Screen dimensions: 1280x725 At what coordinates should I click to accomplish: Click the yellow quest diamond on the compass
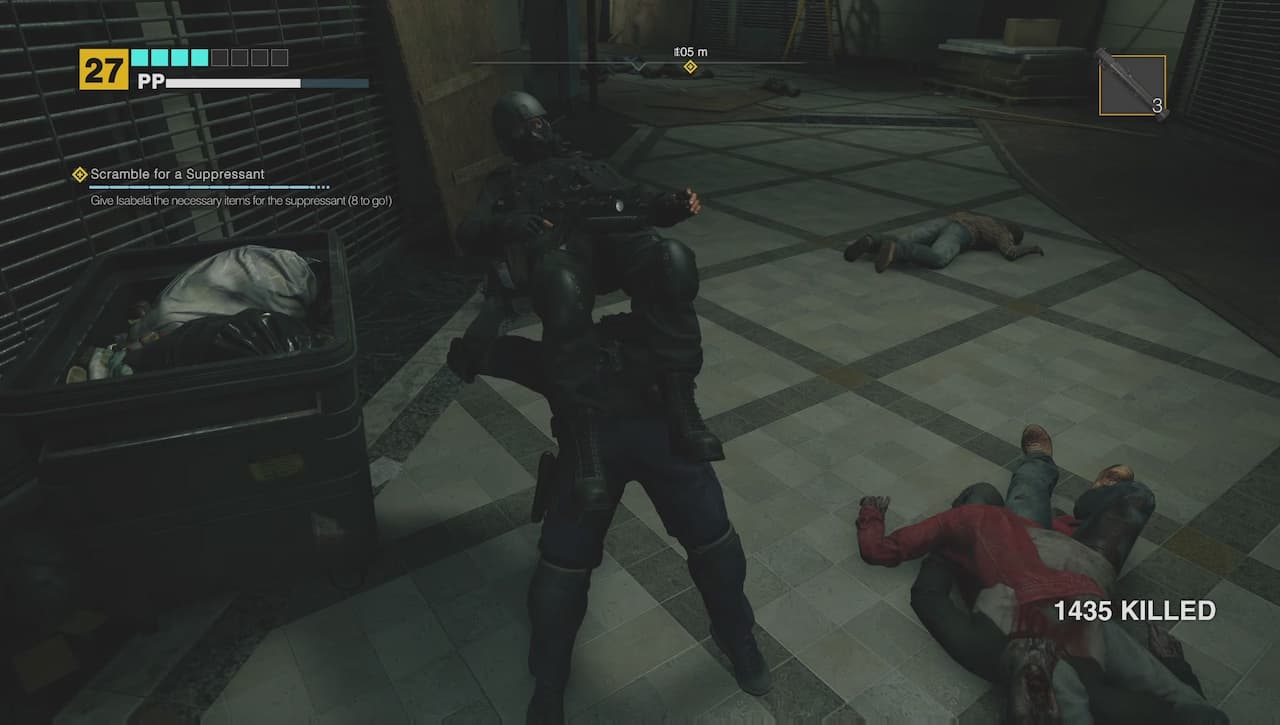[x=689, y=67]
